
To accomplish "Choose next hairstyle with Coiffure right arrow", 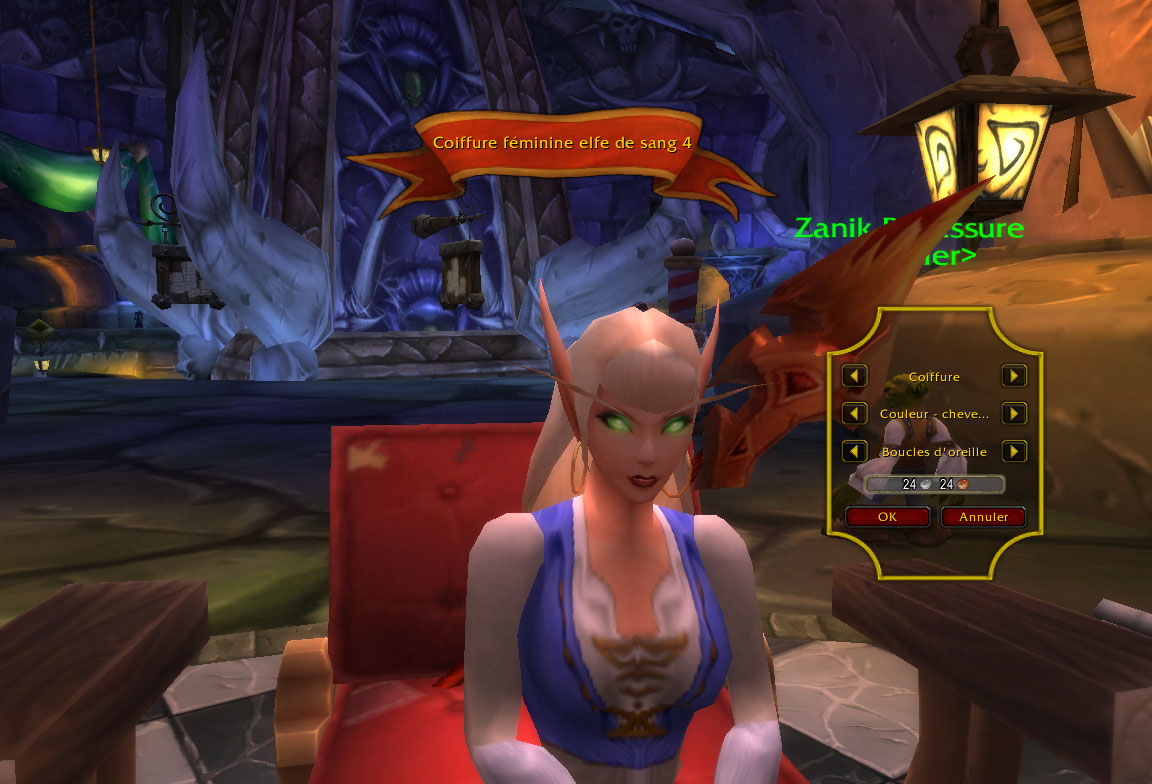I will tap(1014, 376).
